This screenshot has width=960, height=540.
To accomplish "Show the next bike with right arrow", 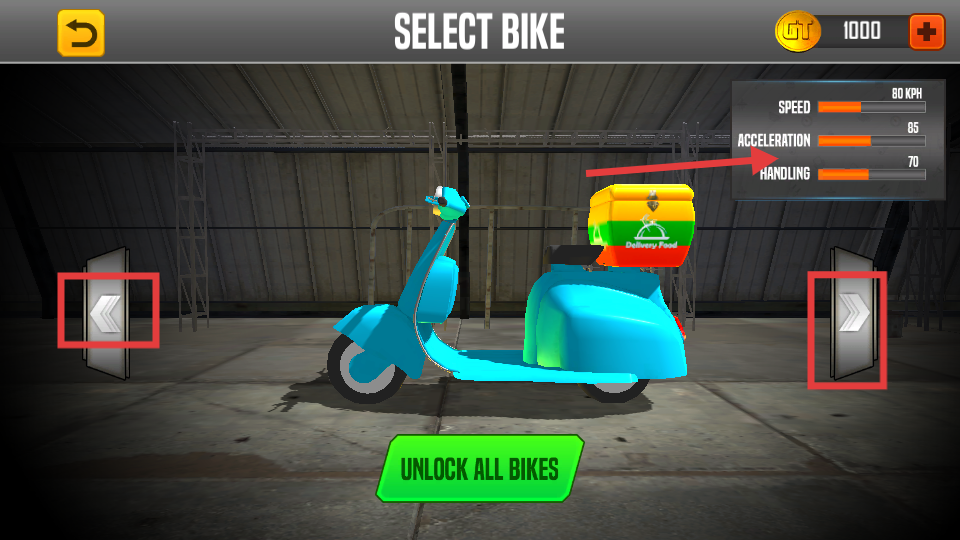I will 851,314.
